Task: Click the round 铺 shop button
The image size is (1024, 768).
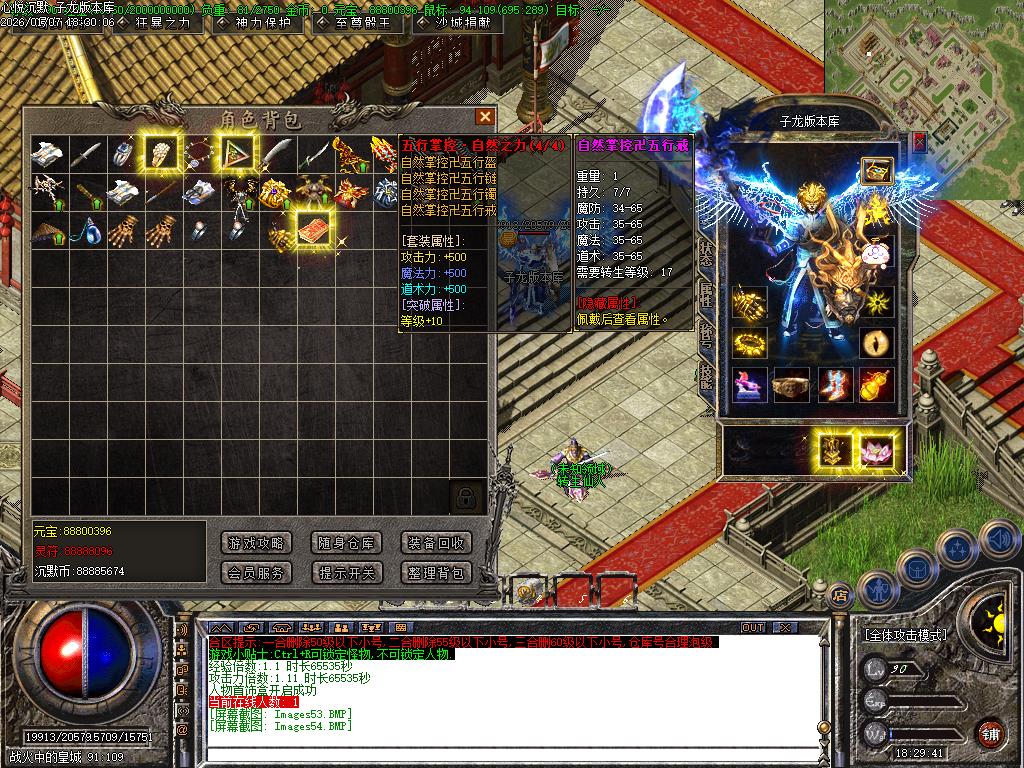Action: [x=990, y=733]
